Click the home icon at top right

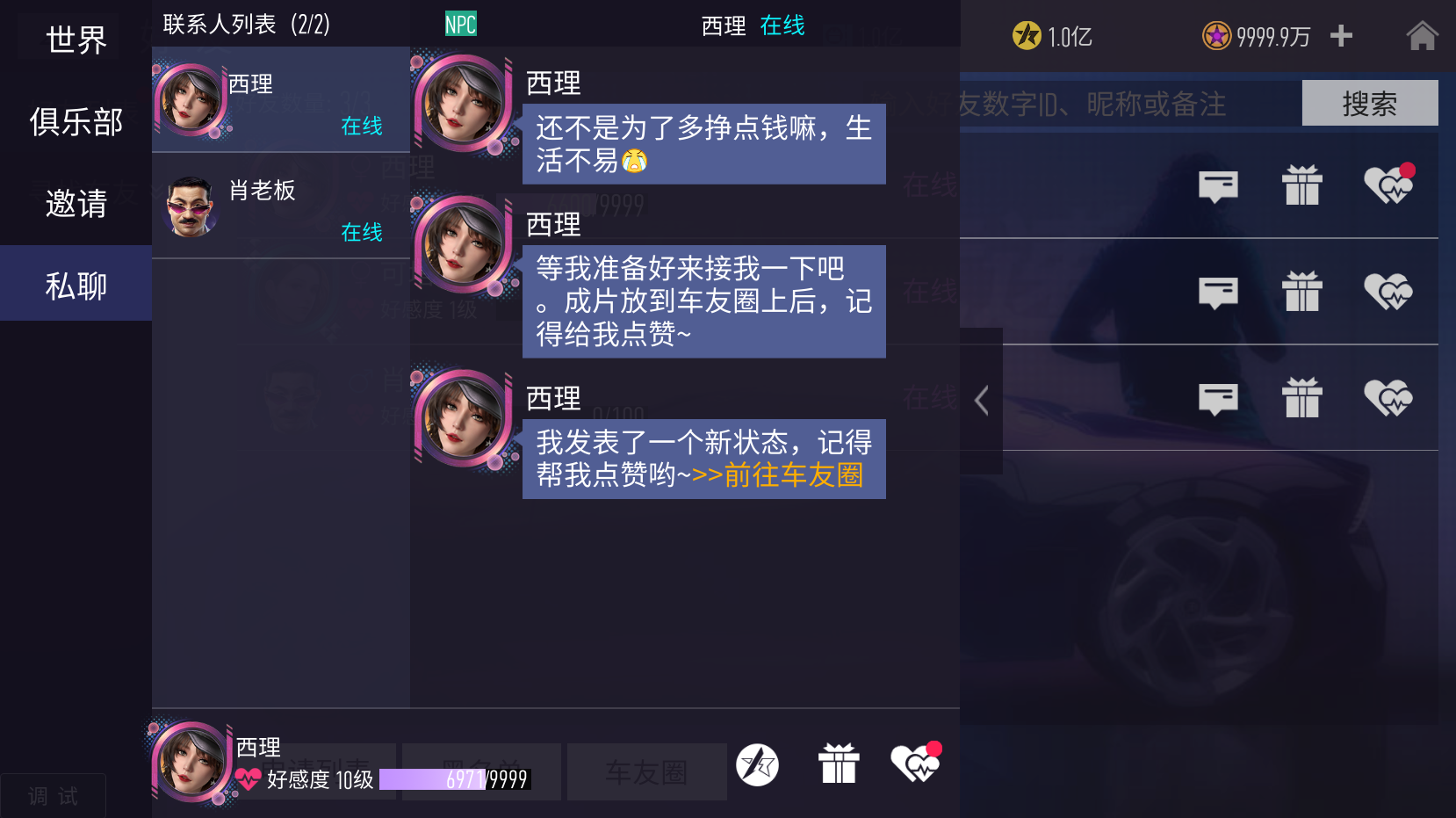[1422, 36]
